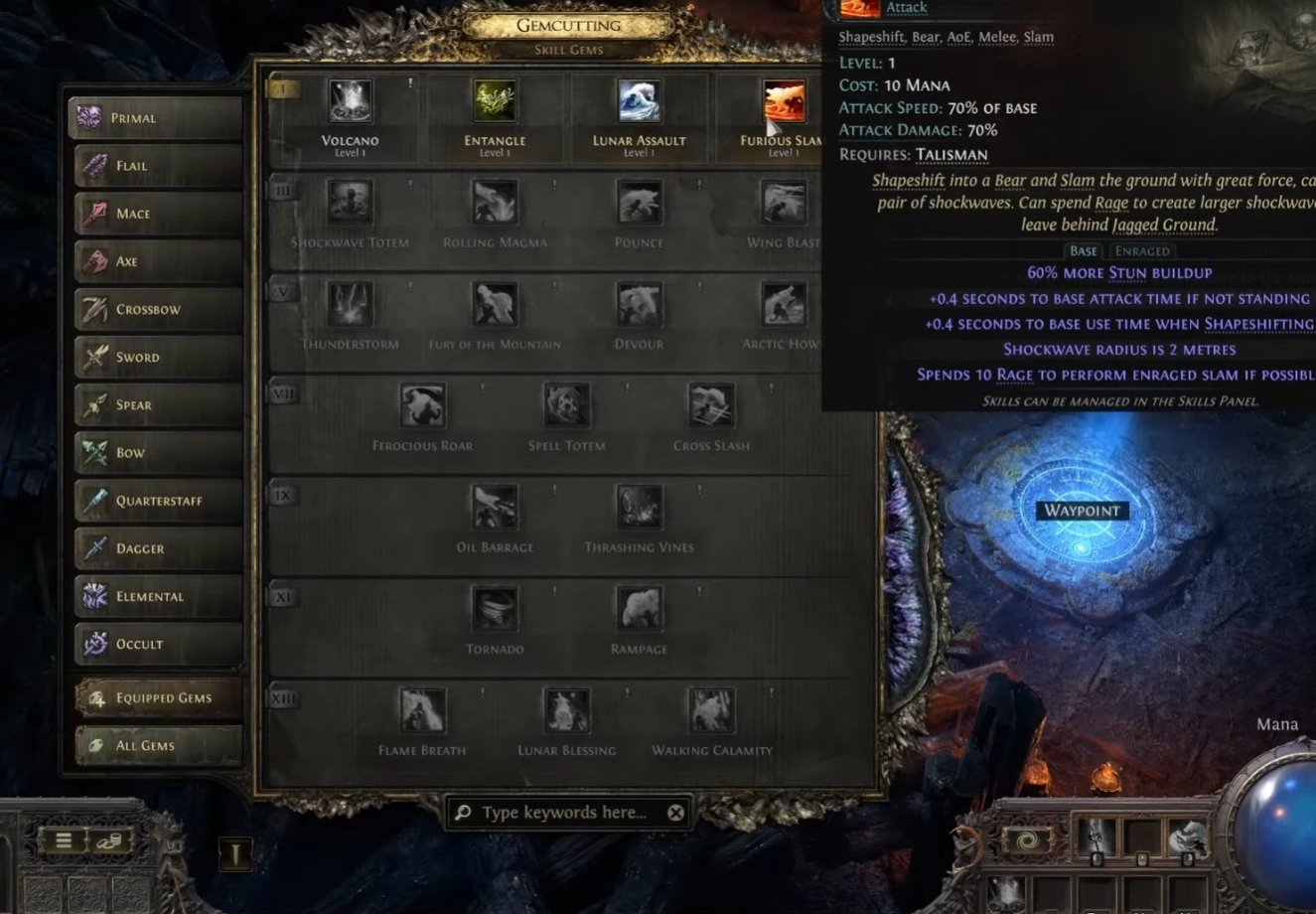Choose the Crossbow category
1316x914 pixels.
click(156, 309)
